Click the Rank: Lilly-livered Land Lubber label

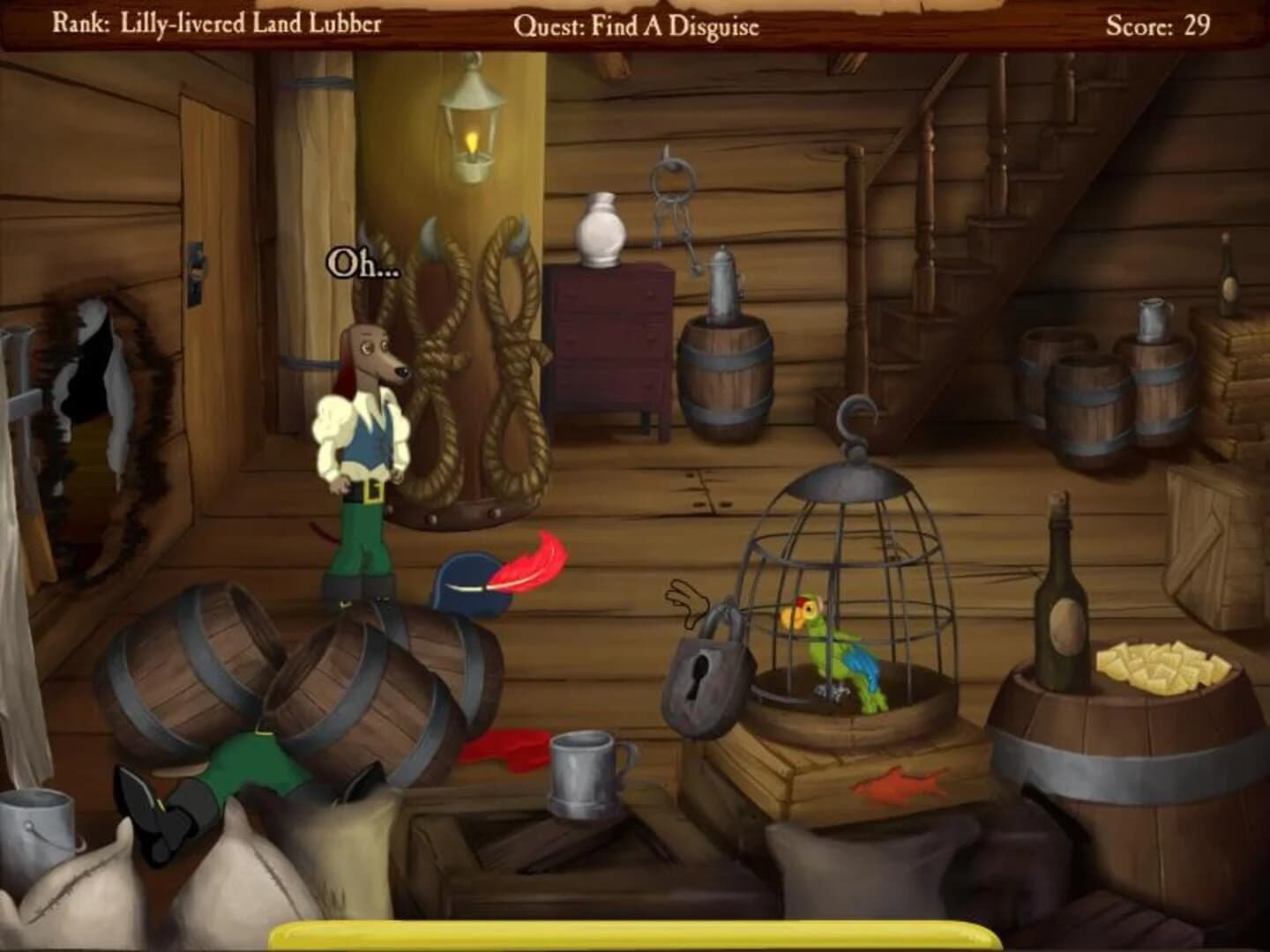coord(219,25)
